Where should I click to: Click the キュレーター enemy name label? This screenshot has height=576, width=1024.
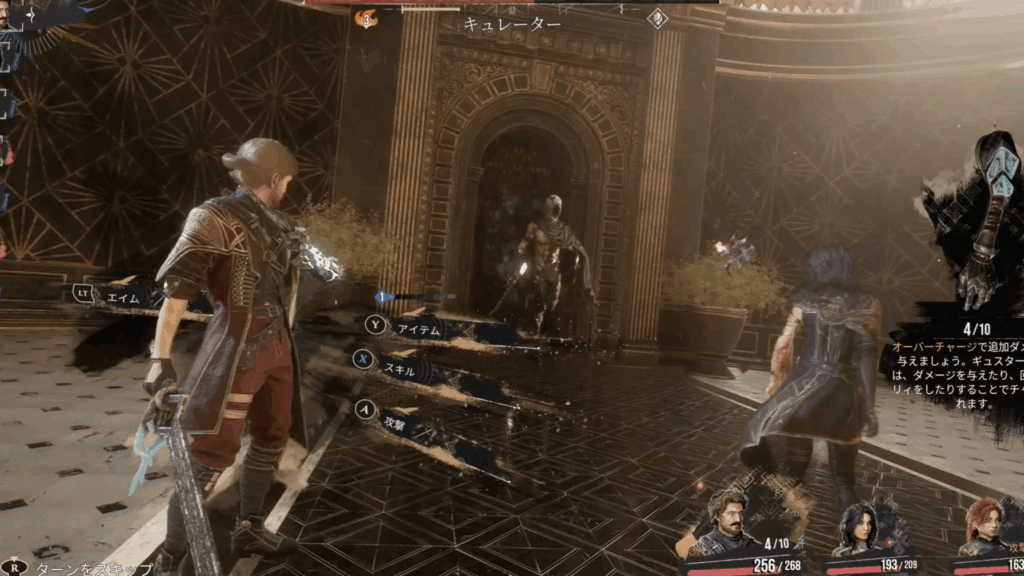(x=512, y=24)
